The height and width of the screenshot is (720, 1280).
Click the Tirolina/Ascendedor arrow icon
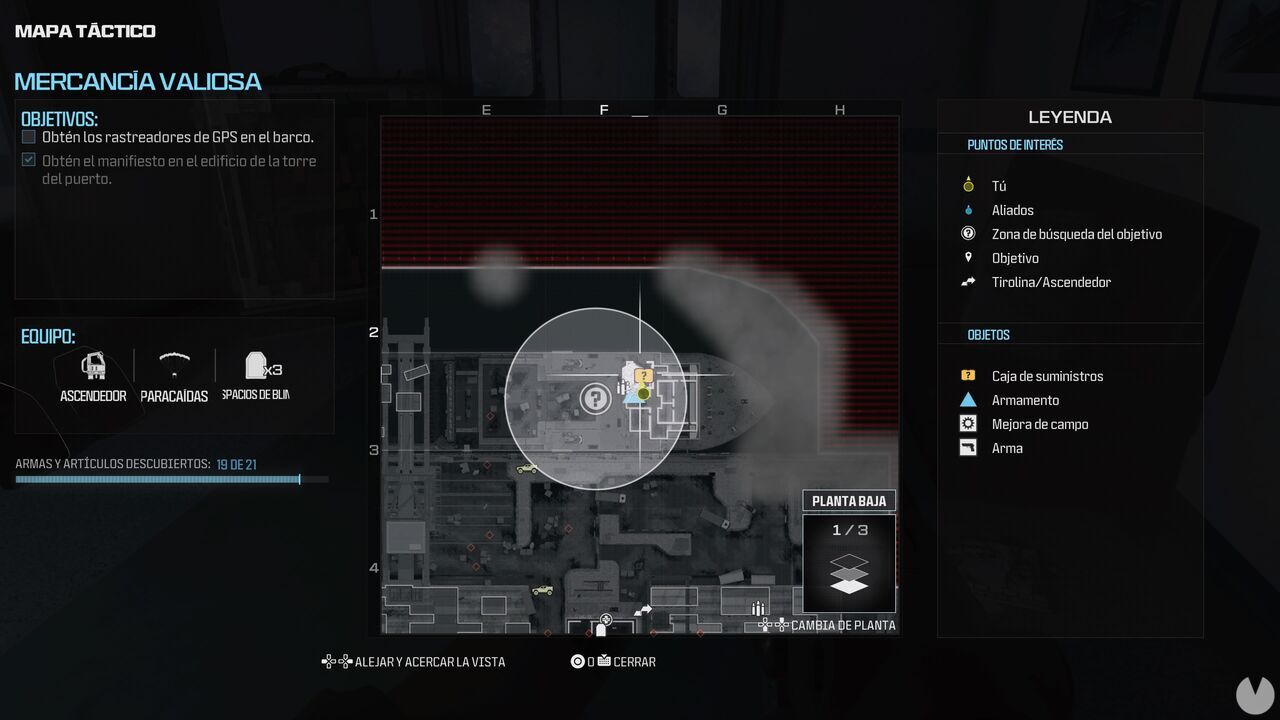pos(967,282)
